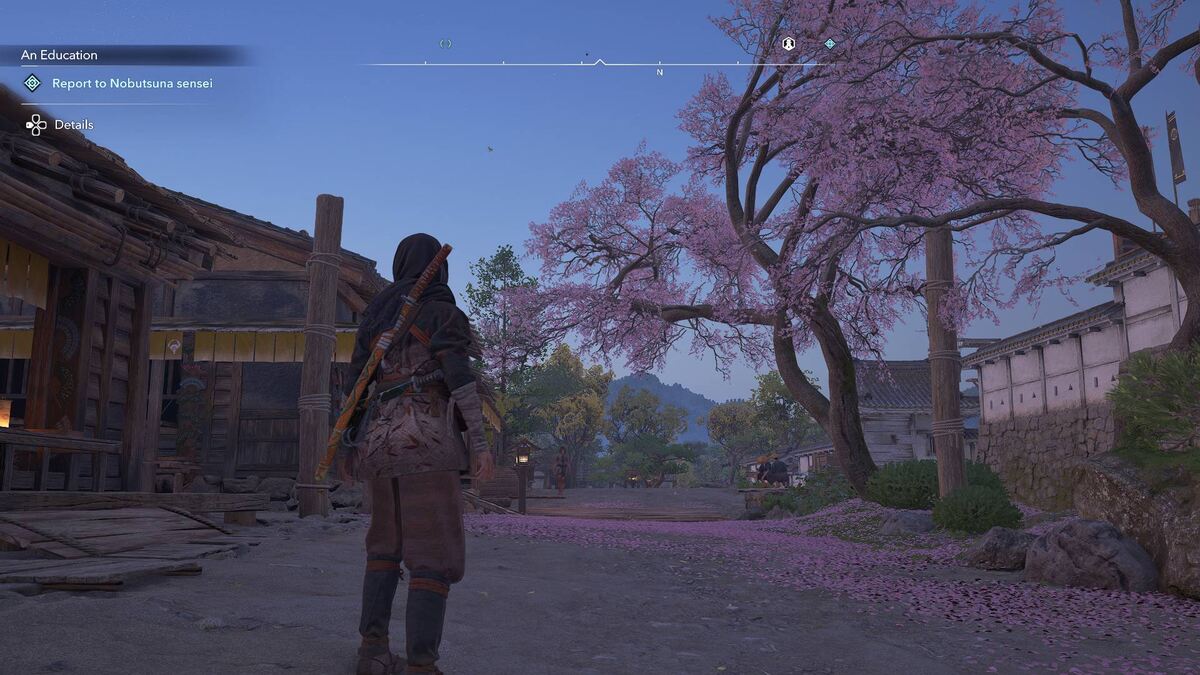Select the white hexagon figure icon on compass
The height and width of the screenshot is (675, 1200).
pyautogui.click(x=788, y=43)
